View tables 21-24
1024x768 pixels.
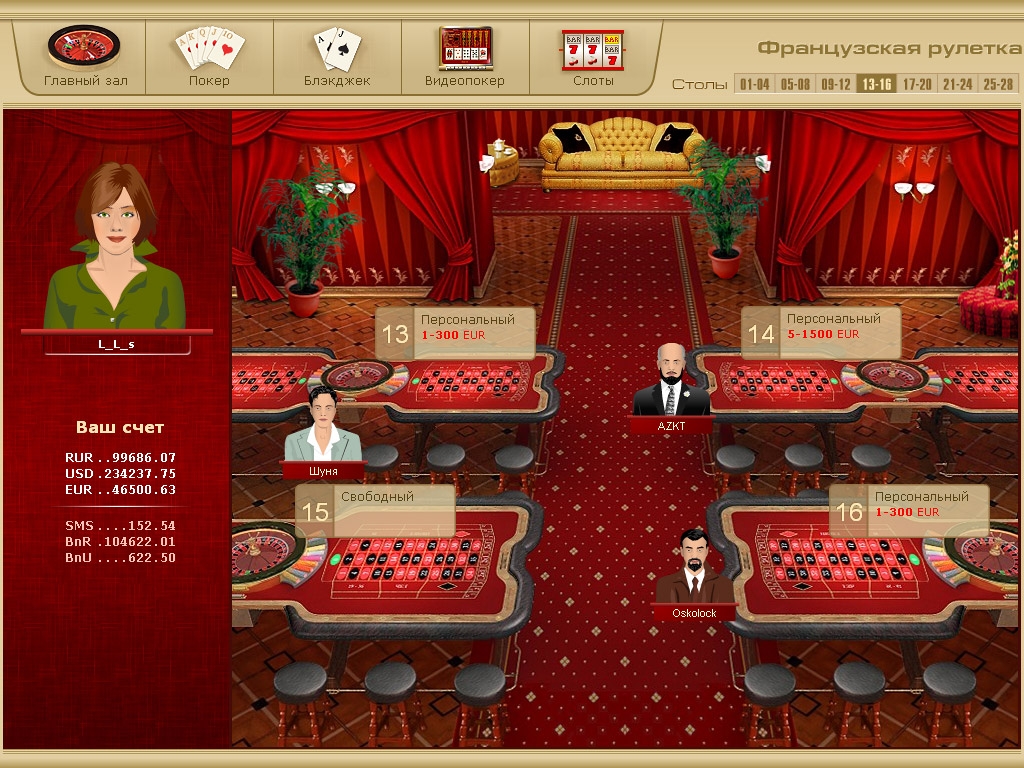pos(957,84)
